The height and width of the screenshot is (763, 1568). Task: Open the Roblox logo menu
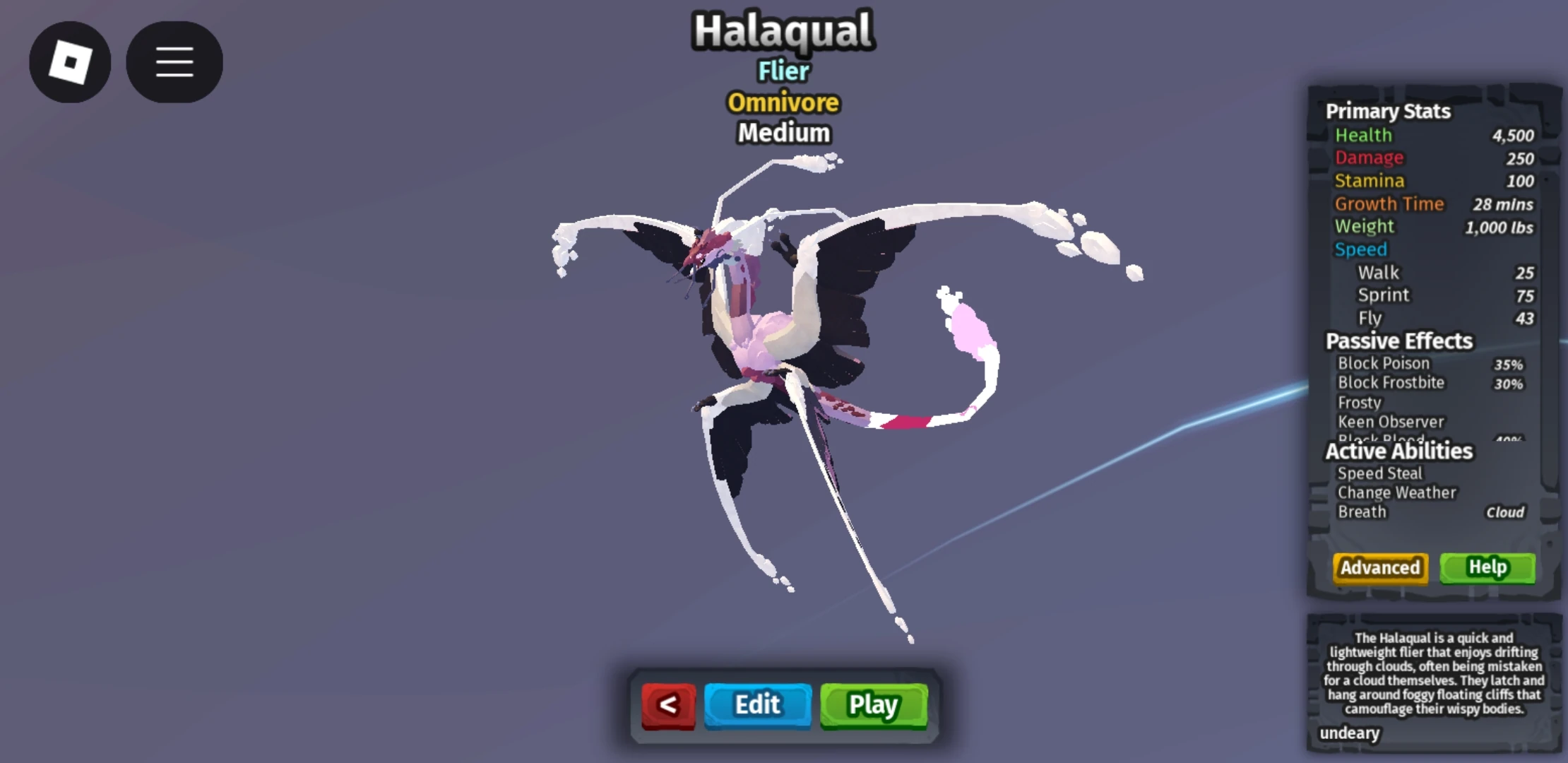point(70,62)
